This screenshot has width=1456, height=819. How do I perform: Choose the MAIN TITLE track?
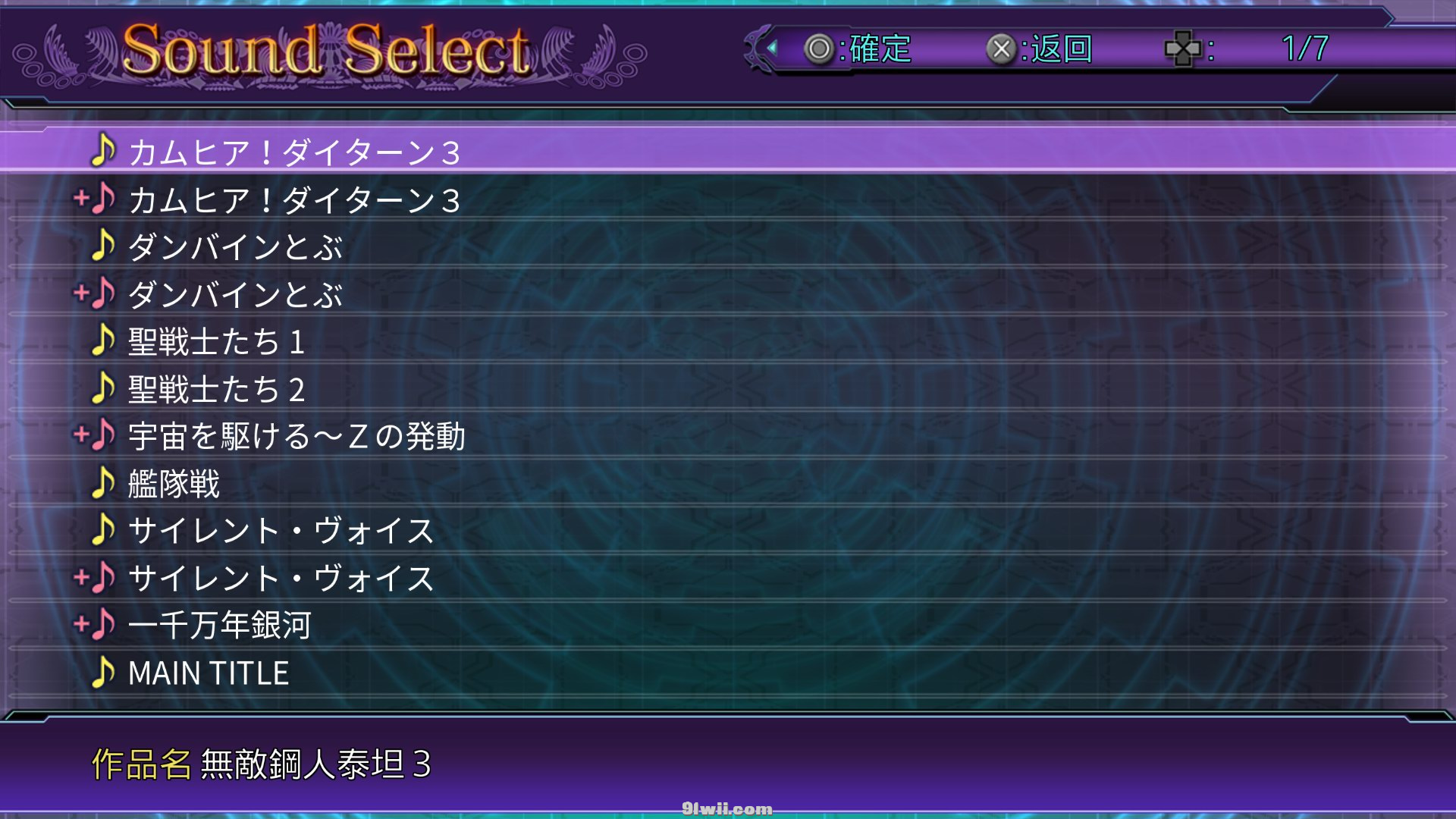click(x=209, y=673)
